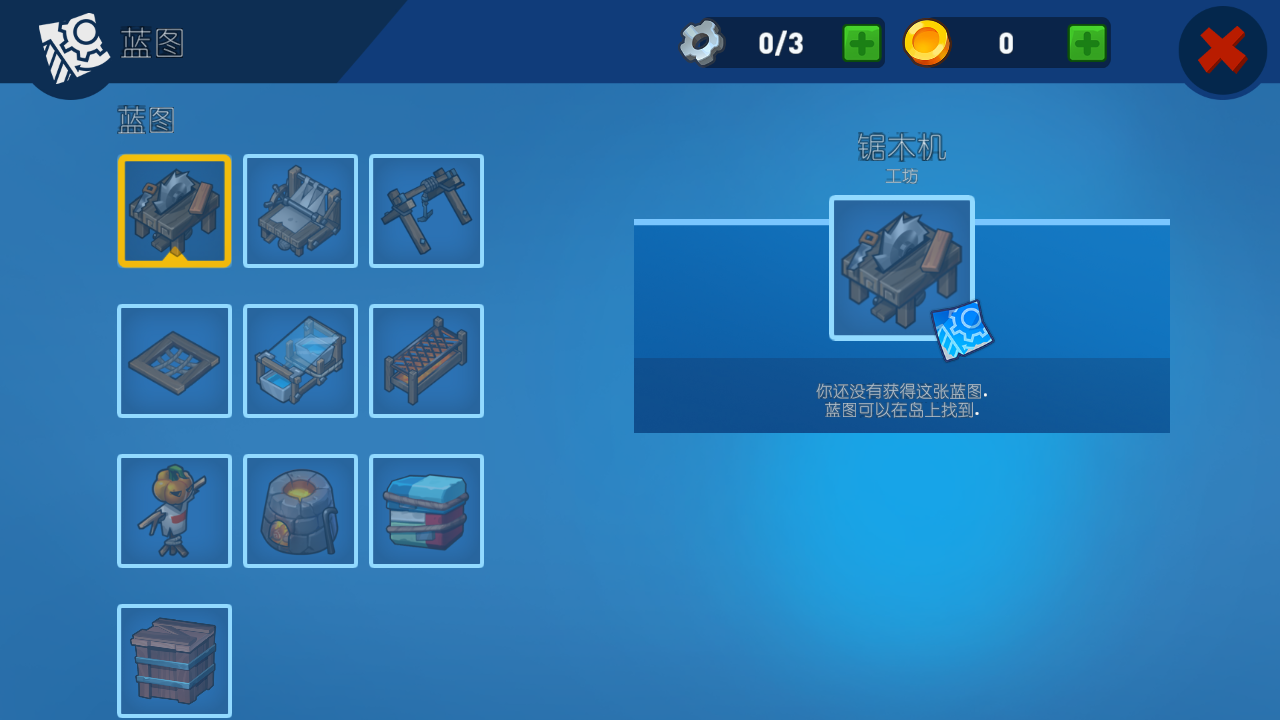Select the crossbow winch blueprint
Image resolution: width=1280 pixels, height=720 pixels.
tap(426, 211)
